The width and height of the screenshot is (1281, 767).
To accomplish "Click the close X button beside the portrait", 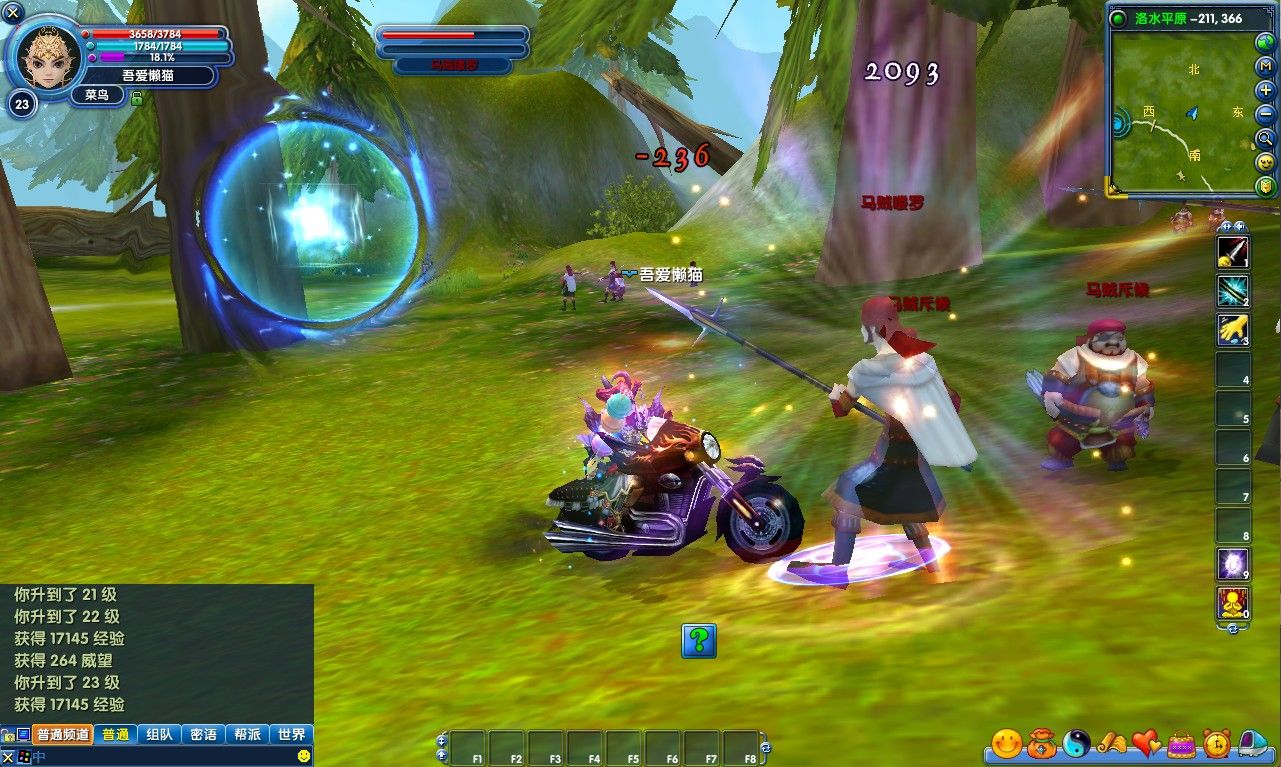I will point(14,13).
